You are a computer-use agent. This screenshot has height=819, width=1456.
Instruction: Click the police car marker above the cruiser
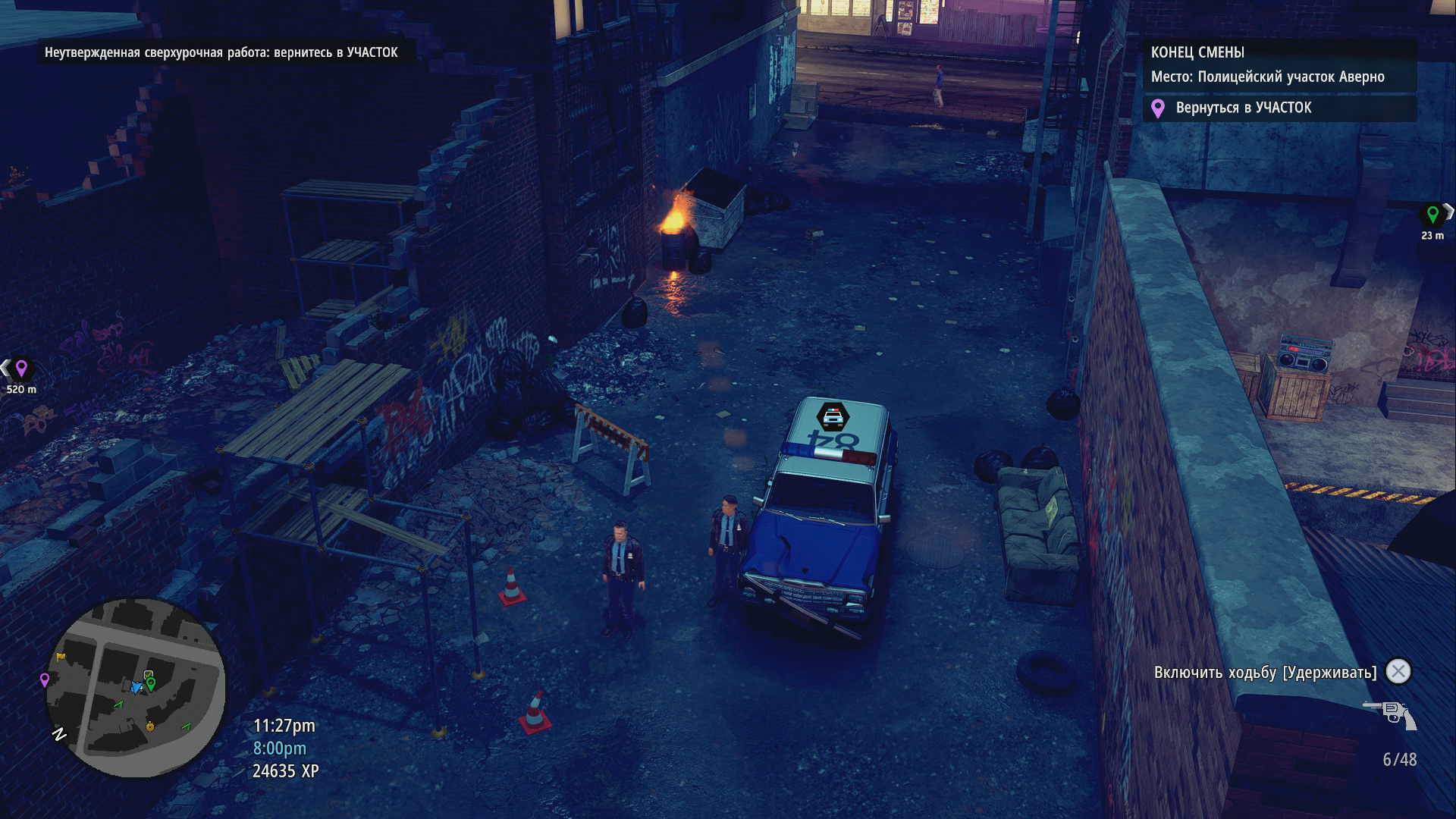[x=833, y=416]
